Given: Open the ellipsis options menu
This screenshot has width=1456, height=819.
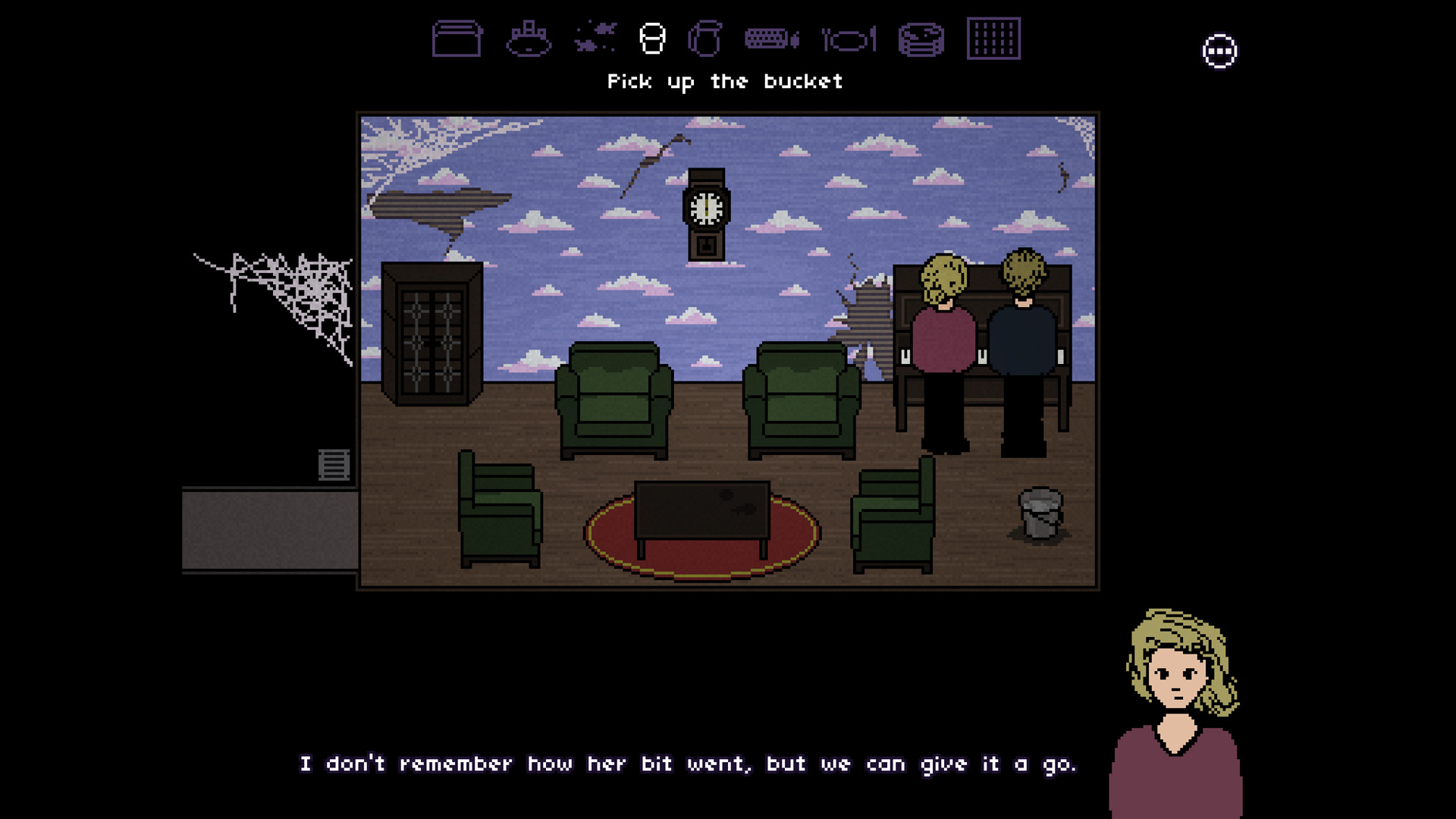Looking at the screenshot, I should pos(1219,51).
